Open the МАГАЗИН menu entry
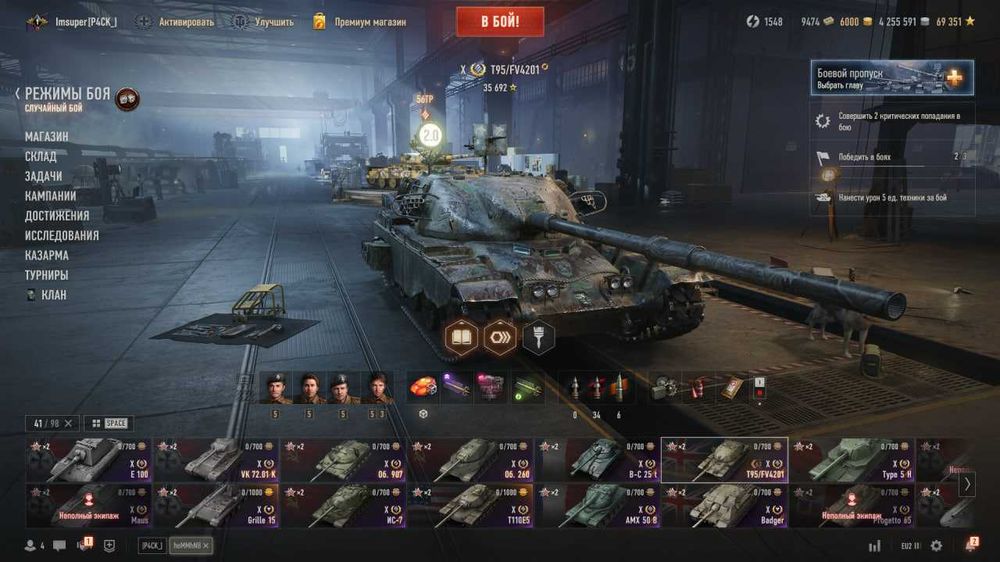This screenshot has height=562, width=1000. point(47,137)
